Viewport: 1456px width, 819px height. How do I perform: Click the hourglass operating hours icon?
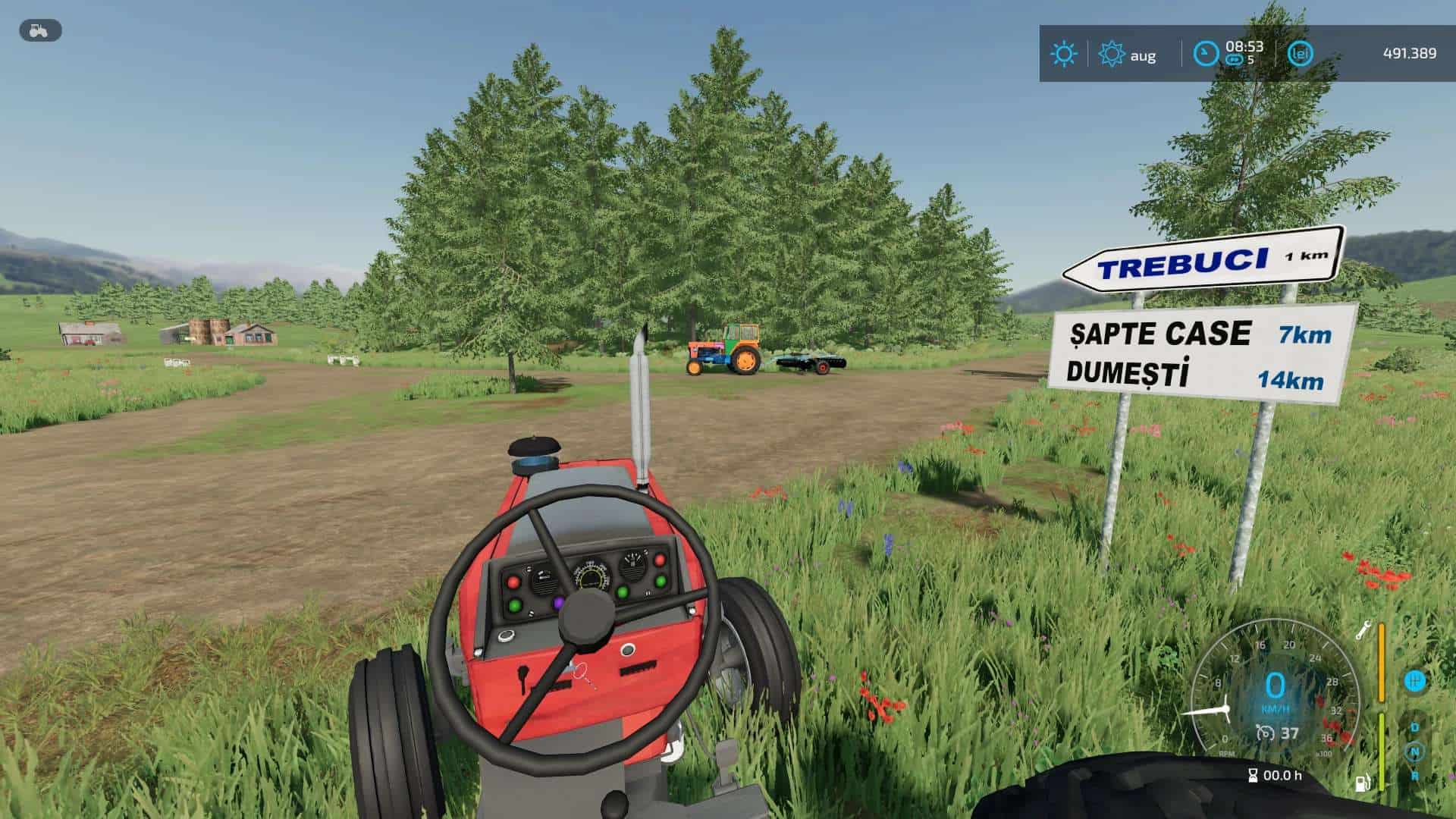click(1253, 775)
